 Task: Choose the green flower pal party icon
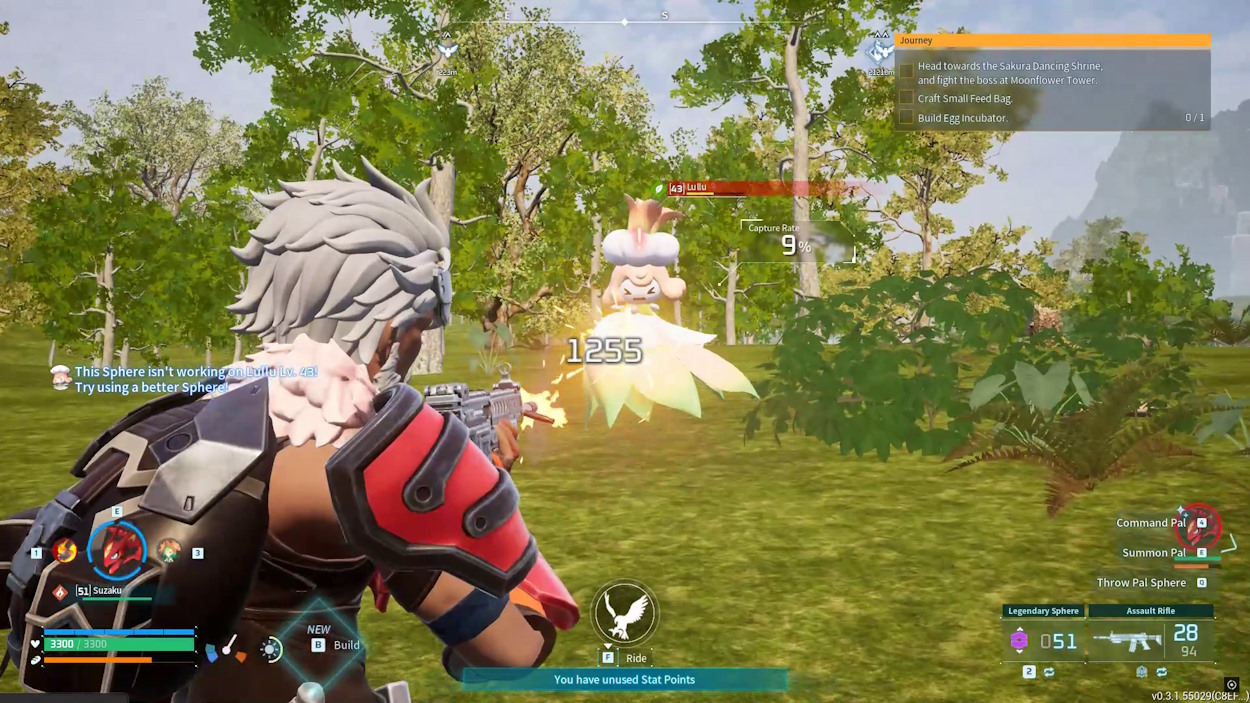coord(168,550)
